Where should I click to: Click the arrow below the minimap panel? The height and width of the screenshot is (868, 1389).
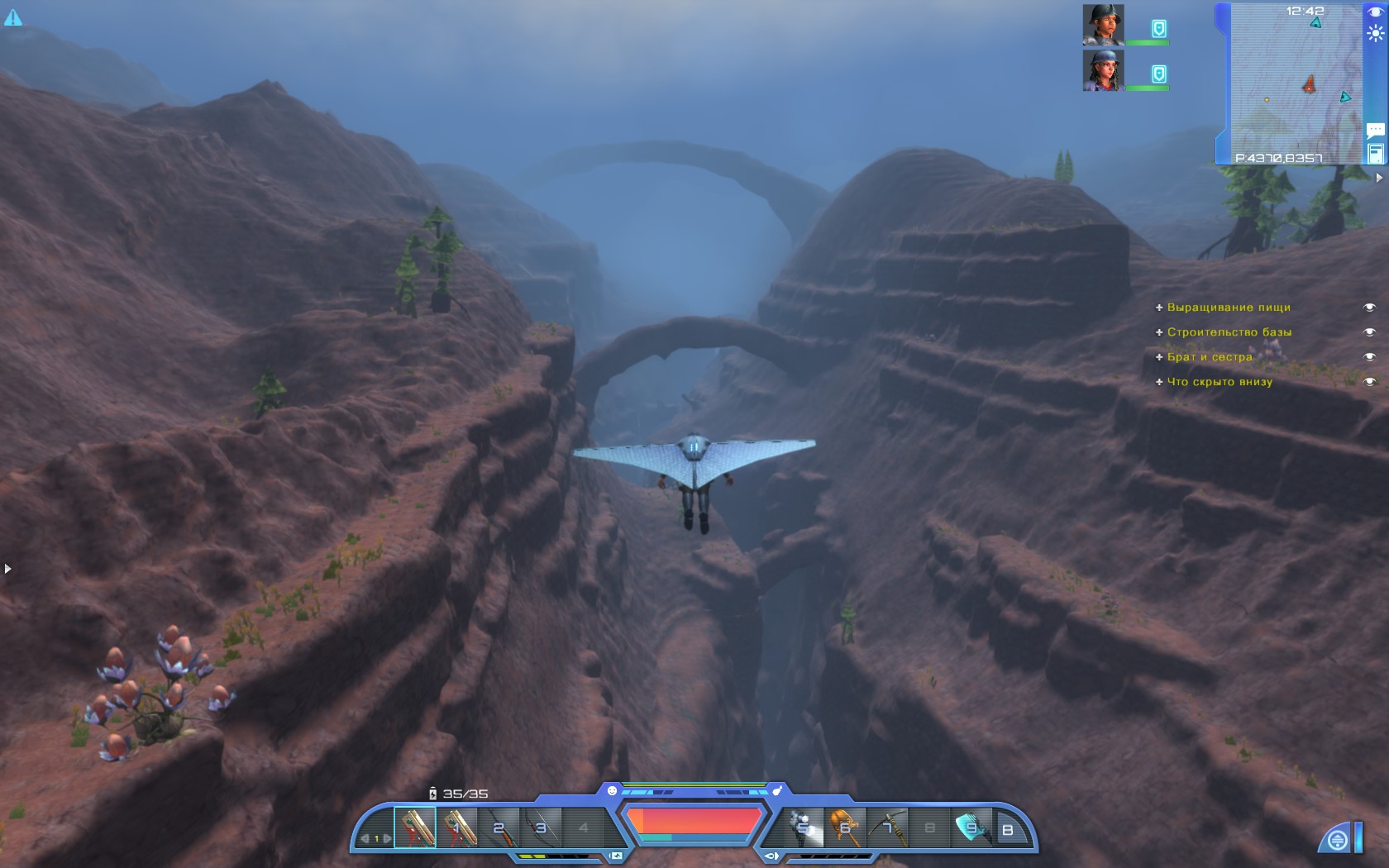tap(1379, 176)
